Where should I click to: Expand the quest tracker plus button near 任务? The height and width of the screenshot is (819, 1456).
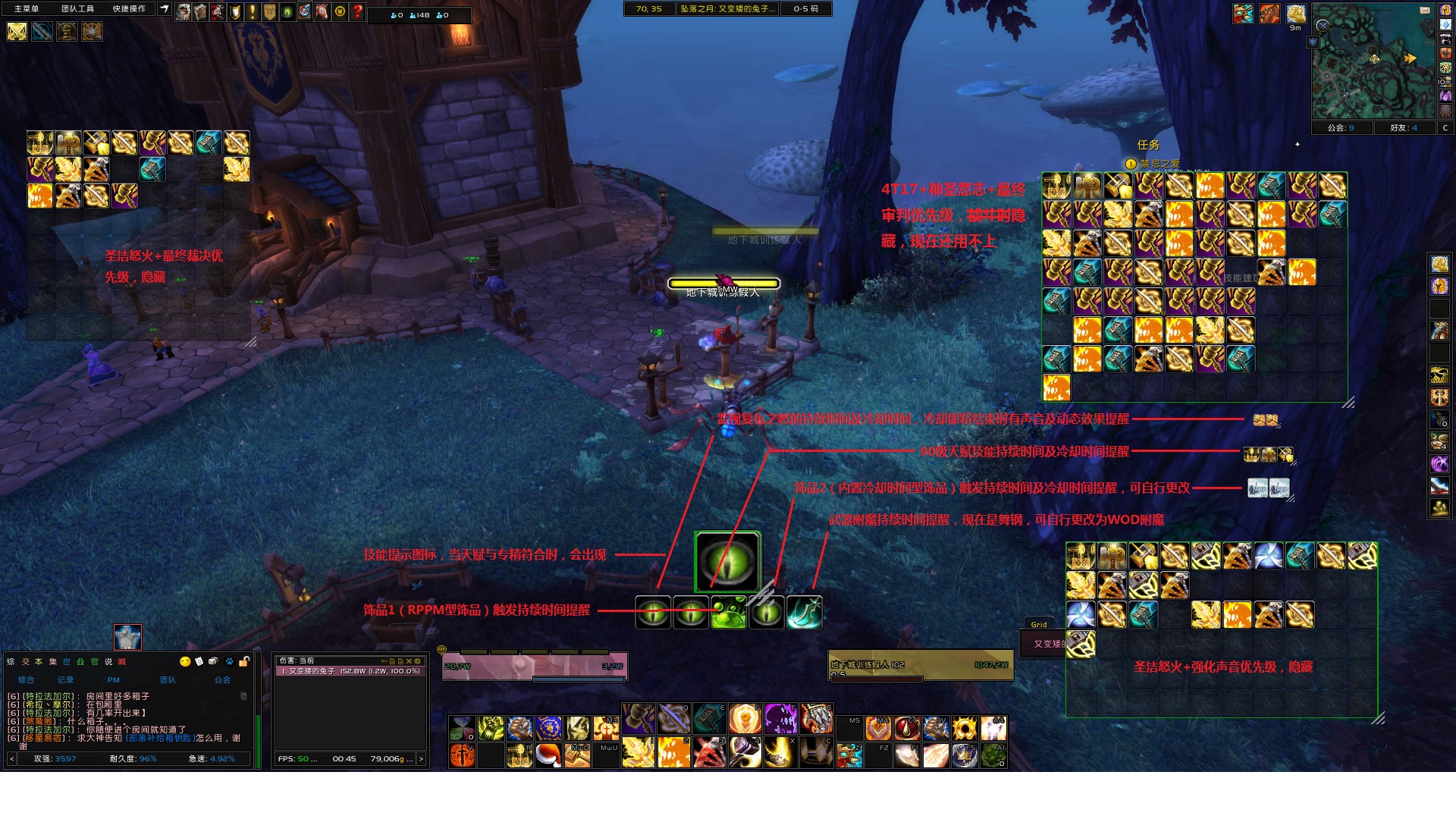(x=1298, y=143)
